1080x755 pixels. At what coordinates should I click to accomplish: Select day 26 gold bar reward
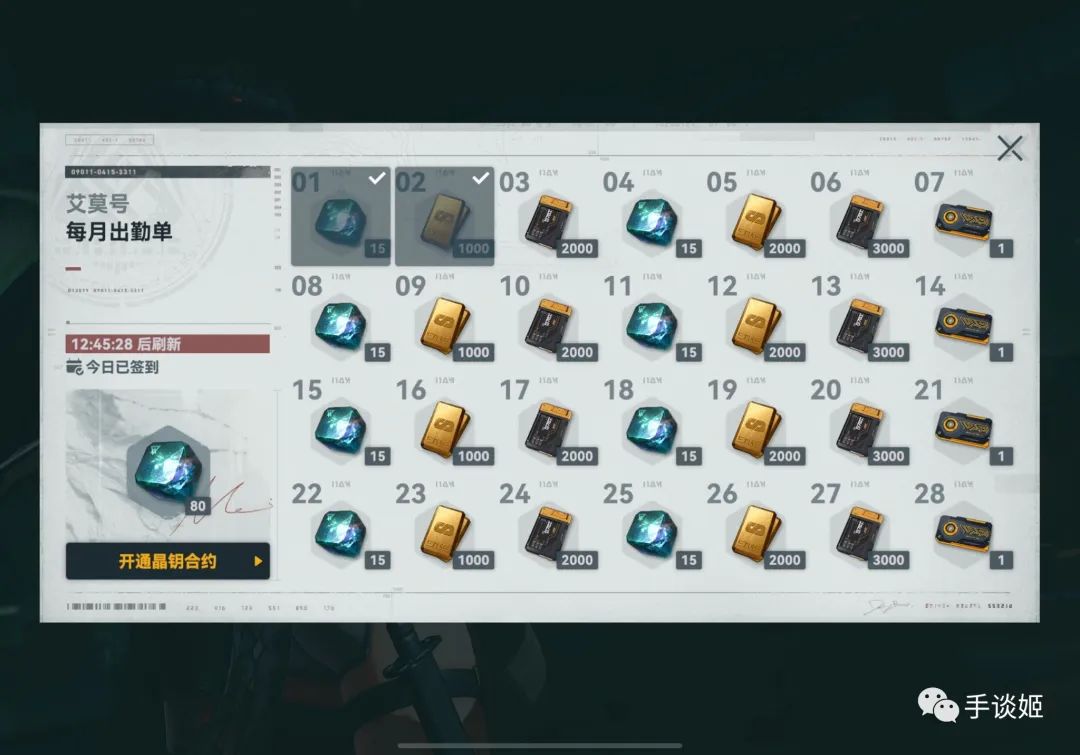click(x=756, y=533)
